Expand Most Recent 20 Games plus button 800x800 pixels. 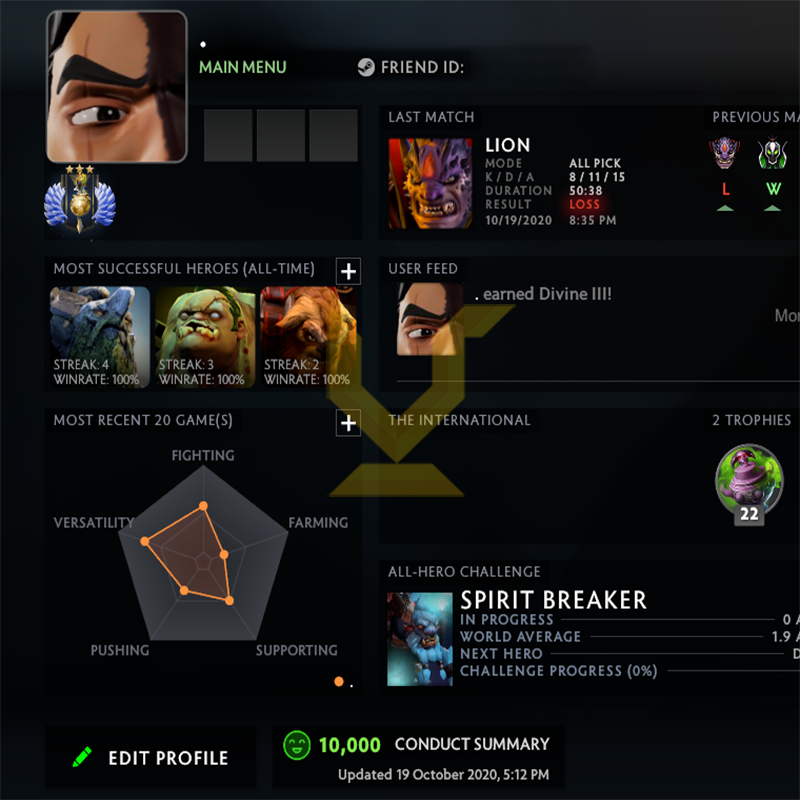[347, 424]
